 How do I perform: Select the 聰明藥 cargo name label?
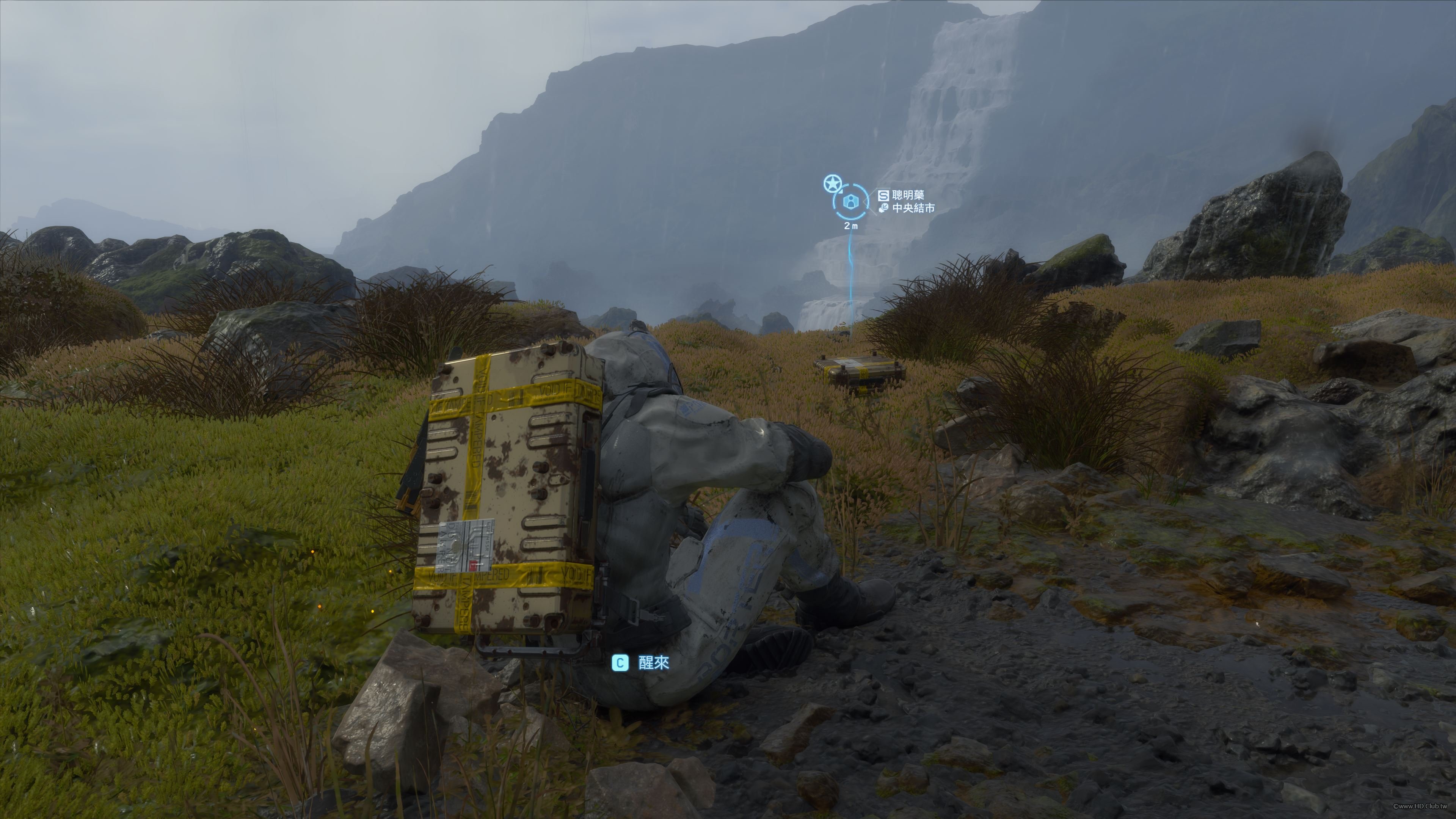point(908,195)
